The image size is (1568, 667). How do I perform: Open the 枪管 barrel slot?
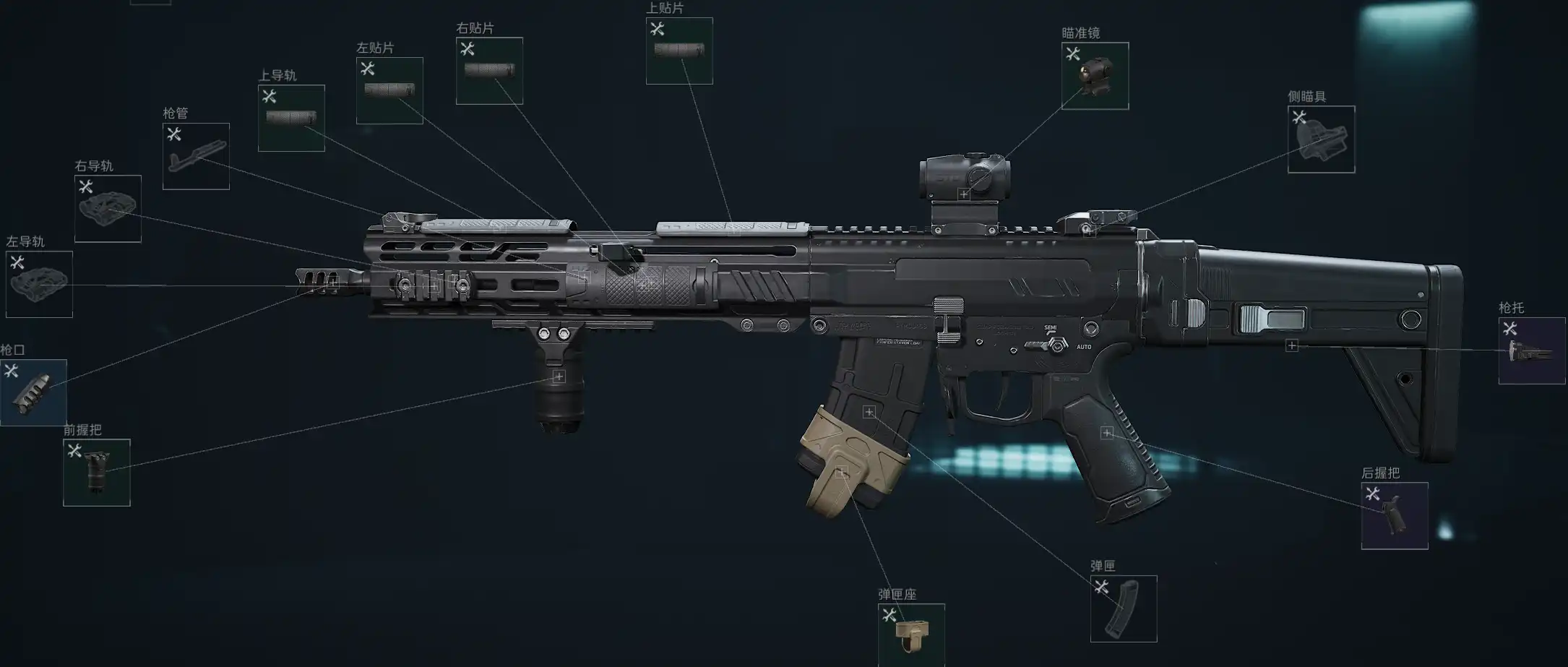pyautogui.click(x=196, y=156)
